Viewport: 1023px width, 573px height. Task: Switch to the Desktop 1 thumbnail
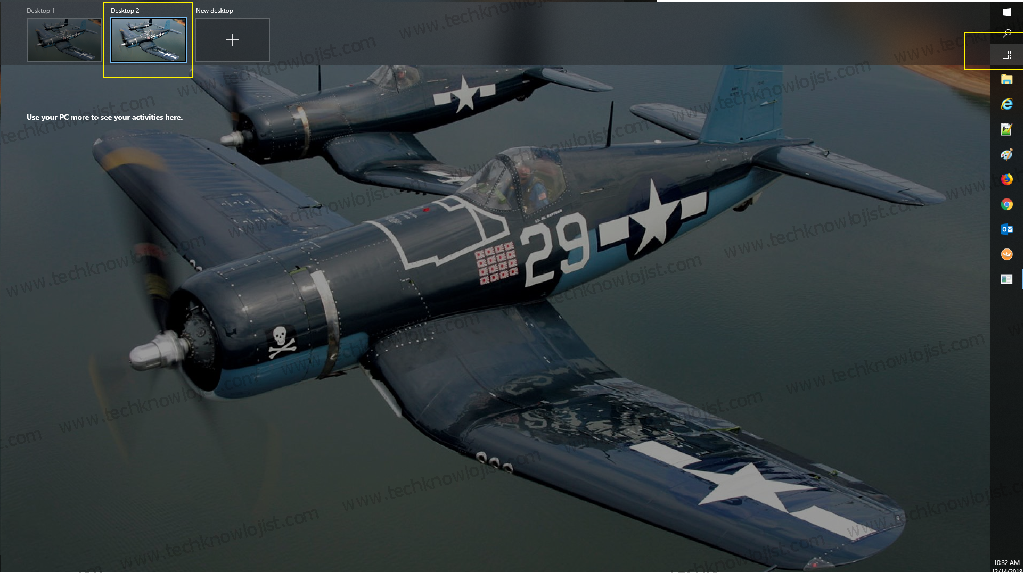(x=64, y=40)
